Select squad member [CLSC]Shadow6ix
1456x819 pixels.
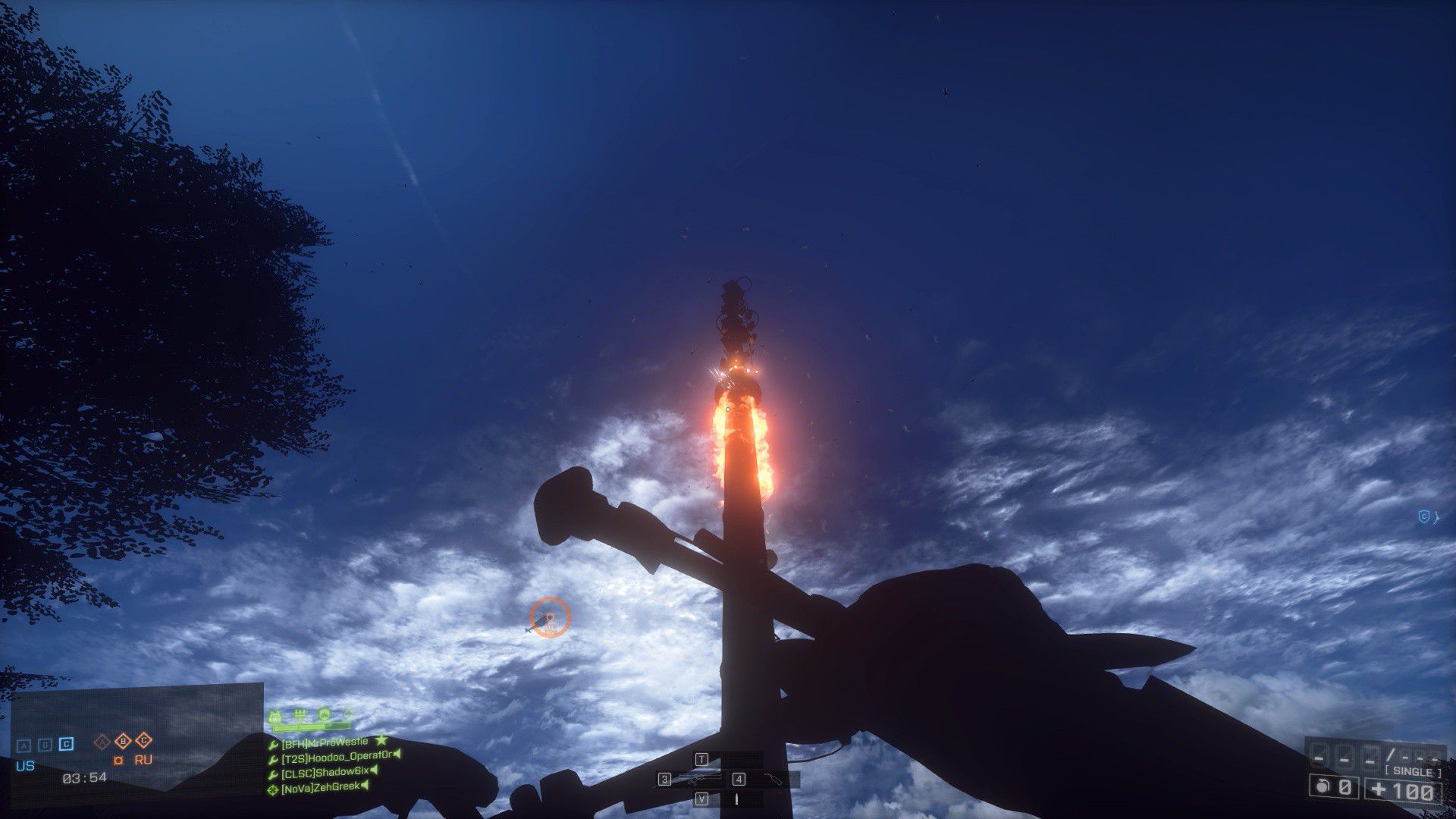pos(325,772)
